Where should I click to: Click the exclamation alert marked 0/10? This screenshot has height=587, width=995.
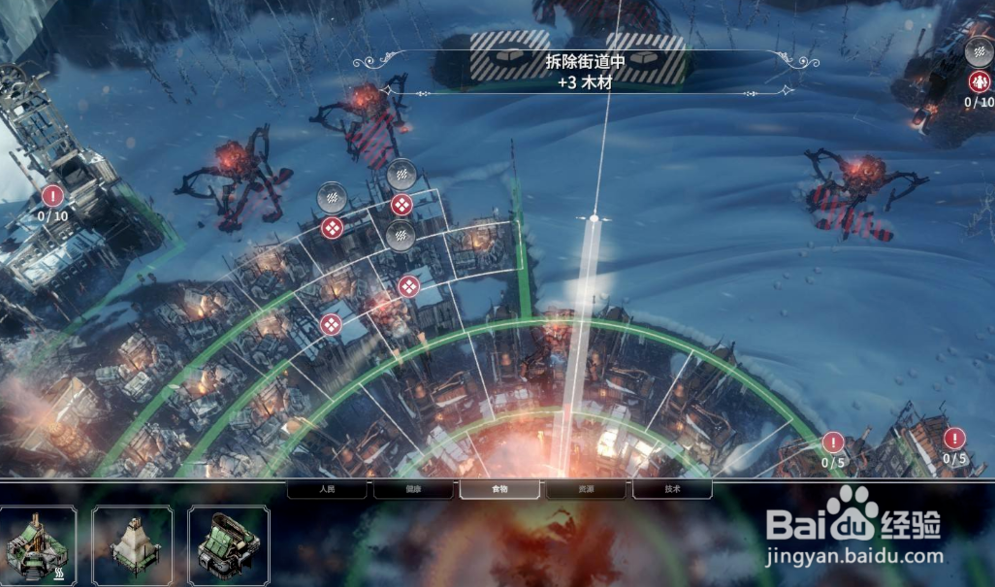53,196
